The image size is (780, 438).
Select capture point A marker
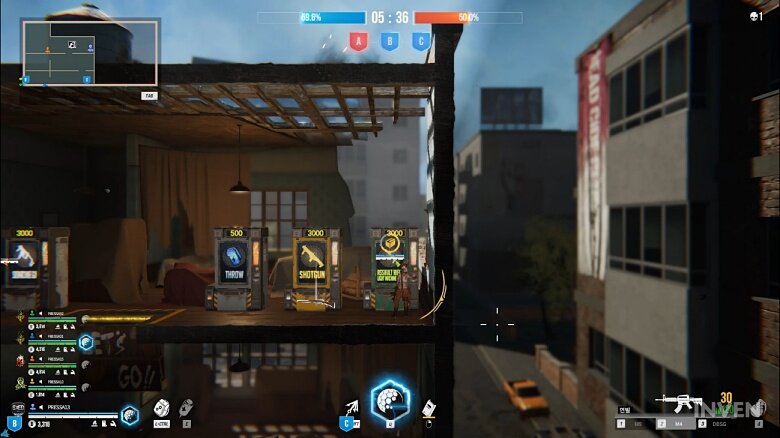tap(355, 41)
